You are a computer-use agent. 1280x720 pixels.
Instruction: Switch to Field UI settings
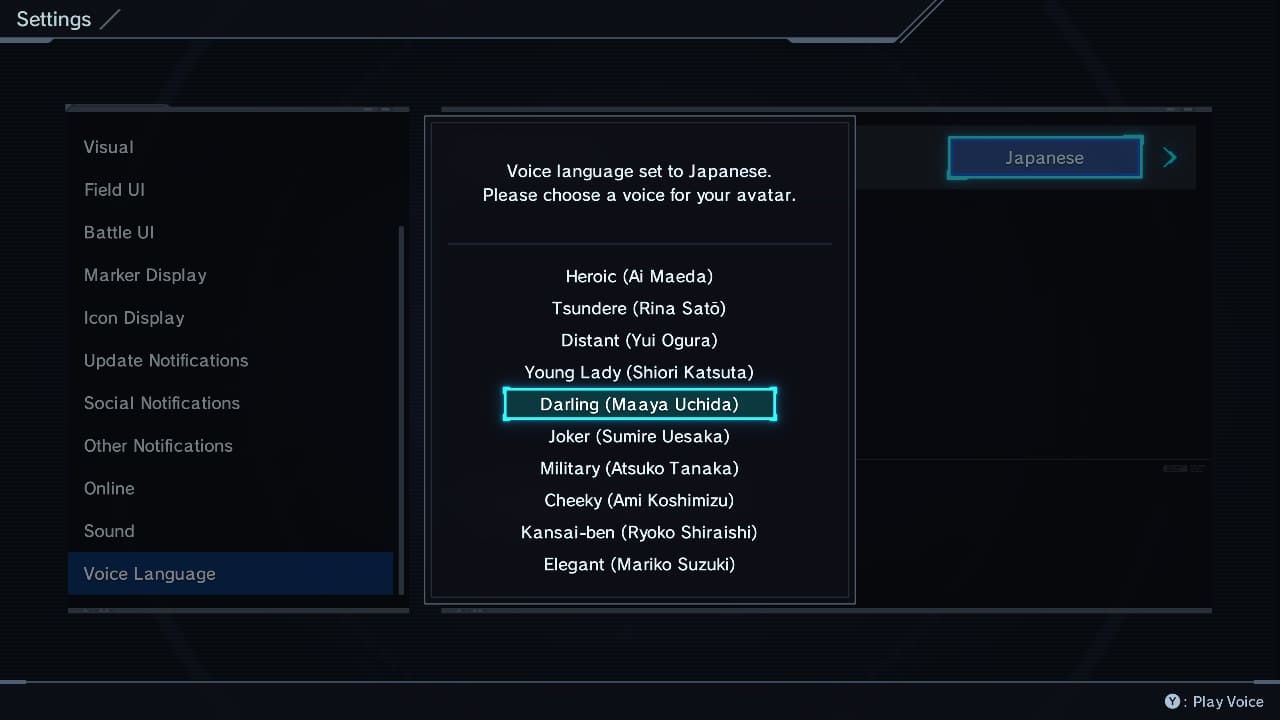[x=114, y=190]
